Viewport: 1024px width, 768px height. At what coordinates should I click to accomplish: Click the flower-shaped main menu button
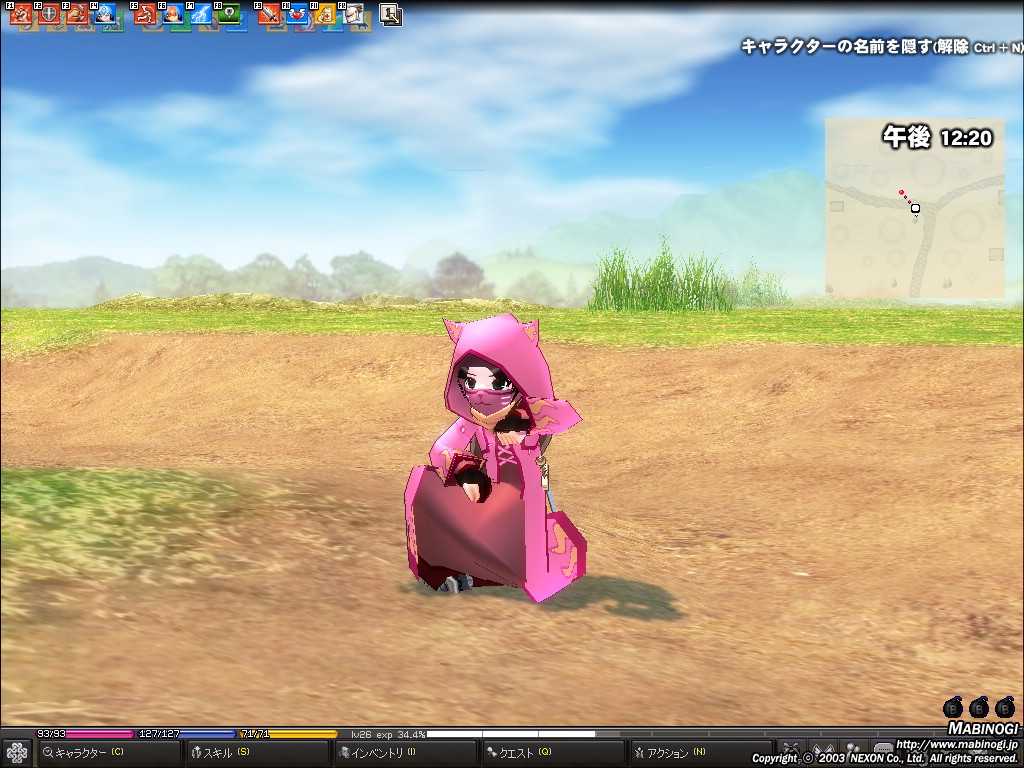tap(16, 752)
